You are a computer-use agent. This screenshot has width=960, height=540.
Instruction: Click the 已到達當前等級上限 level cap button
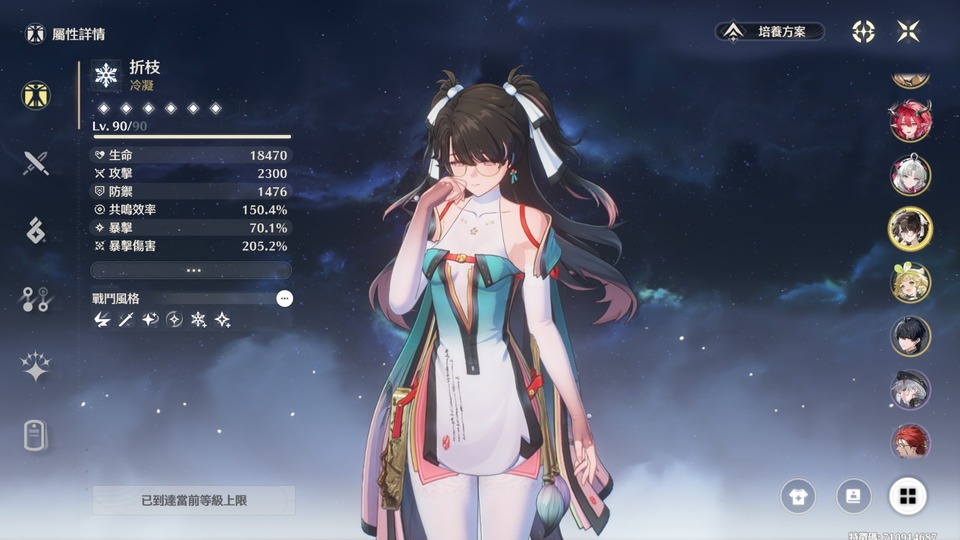tap(194, 500)
